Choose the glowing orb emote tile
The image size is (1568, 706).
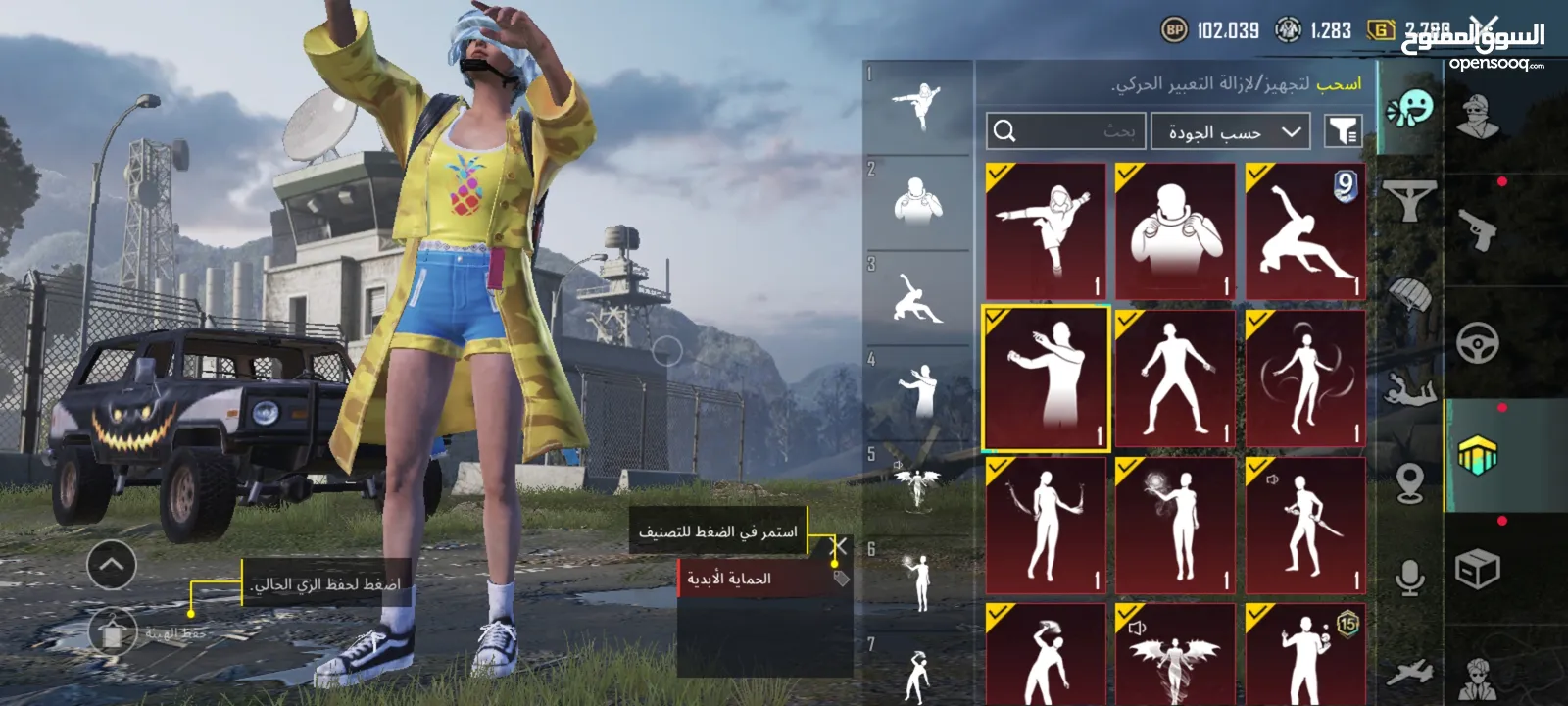[1175, 526]
